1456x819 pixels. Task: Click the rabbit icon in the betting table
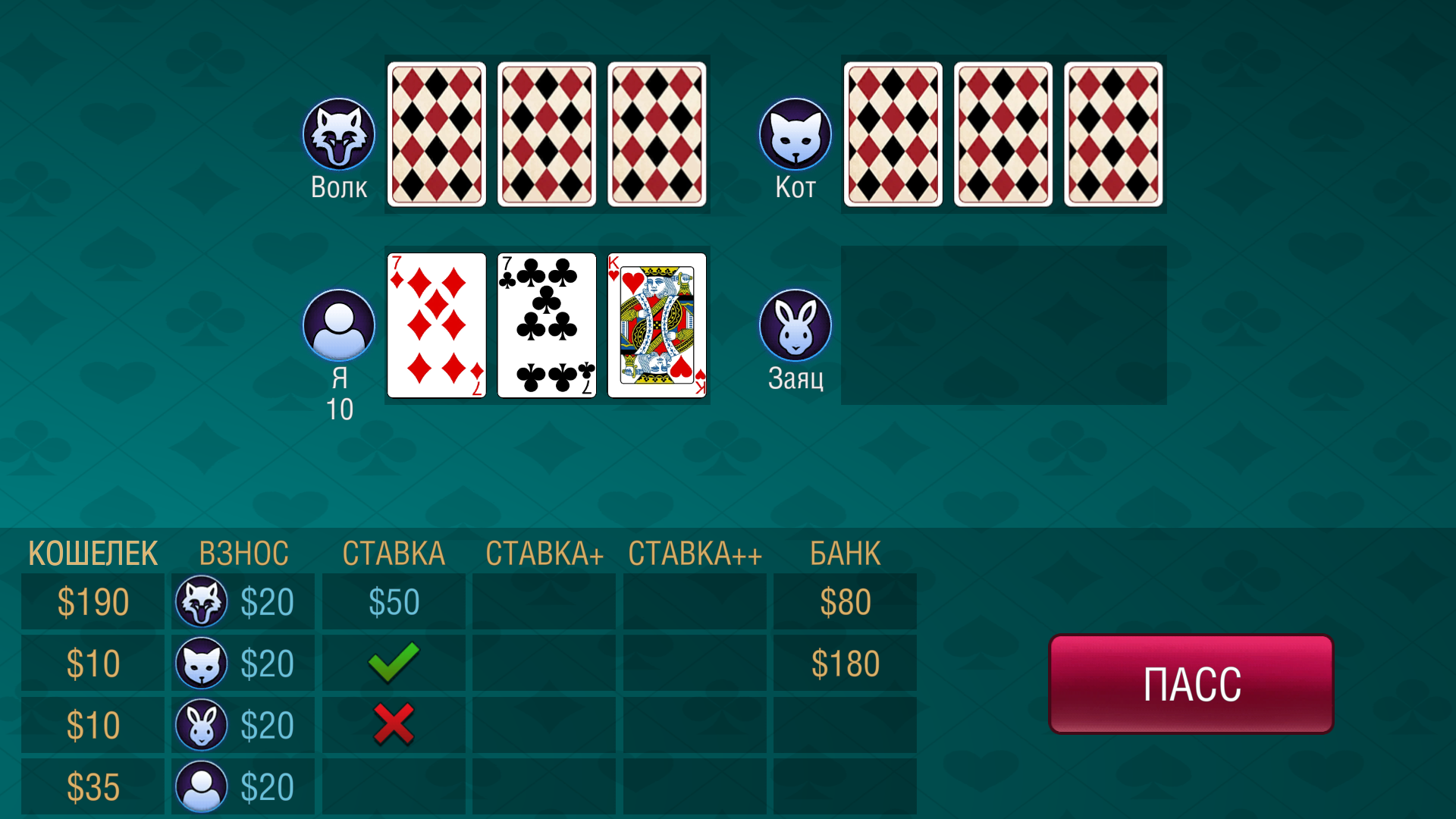[x=200, y=726]
